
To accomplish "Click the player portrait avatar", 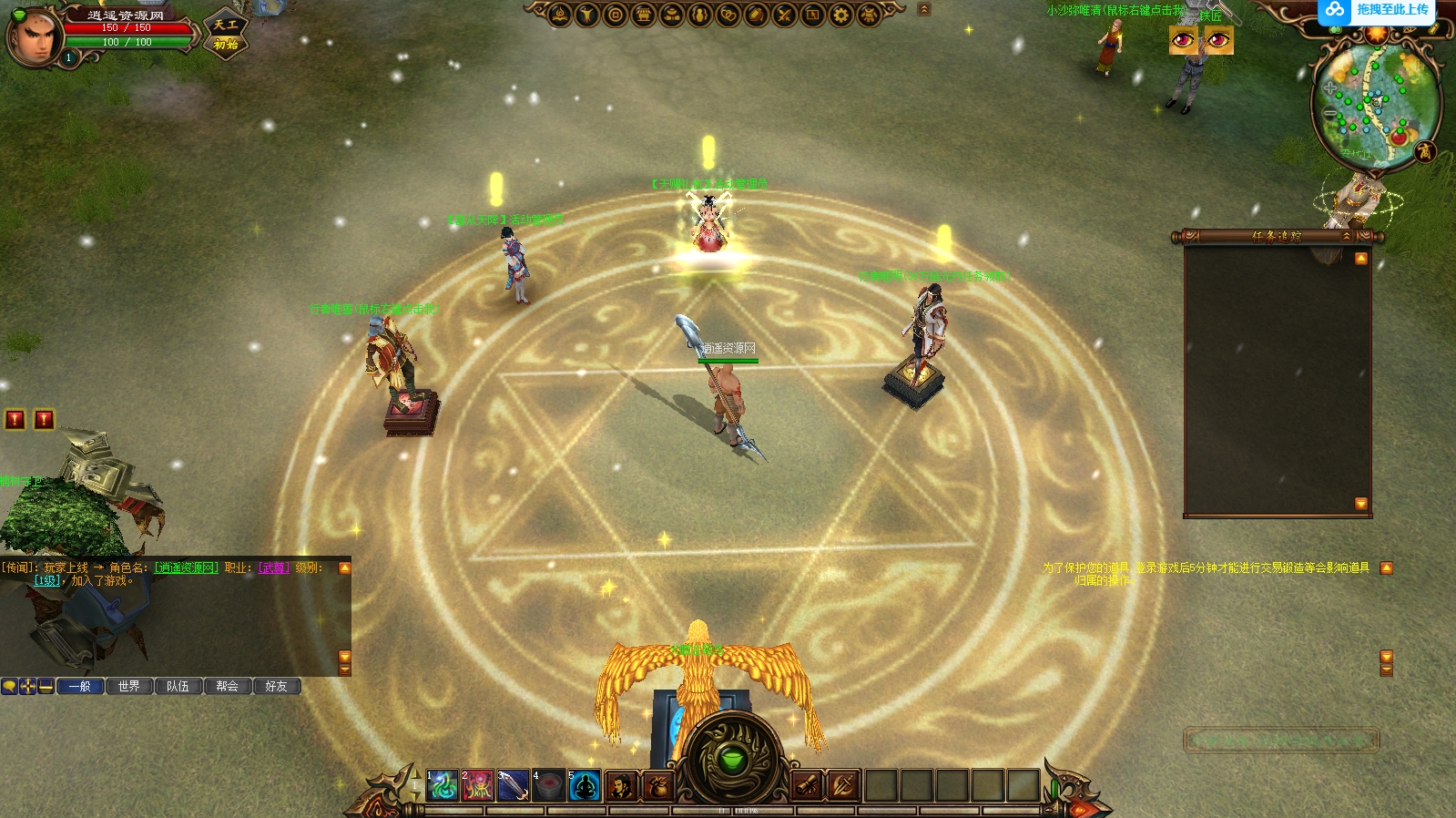I will (x=34, y=36).
